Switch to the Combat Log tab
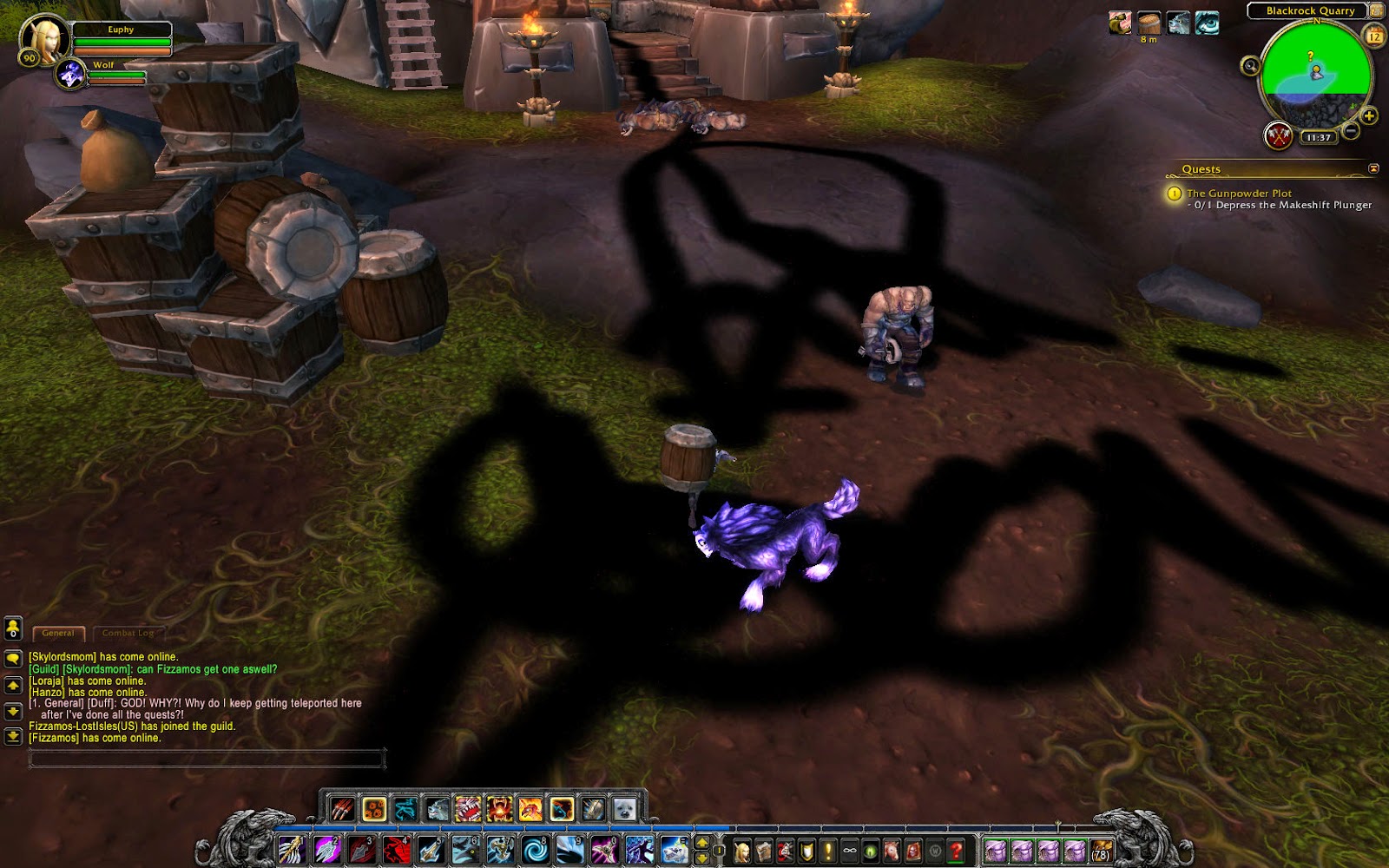 tap(128, 634)
